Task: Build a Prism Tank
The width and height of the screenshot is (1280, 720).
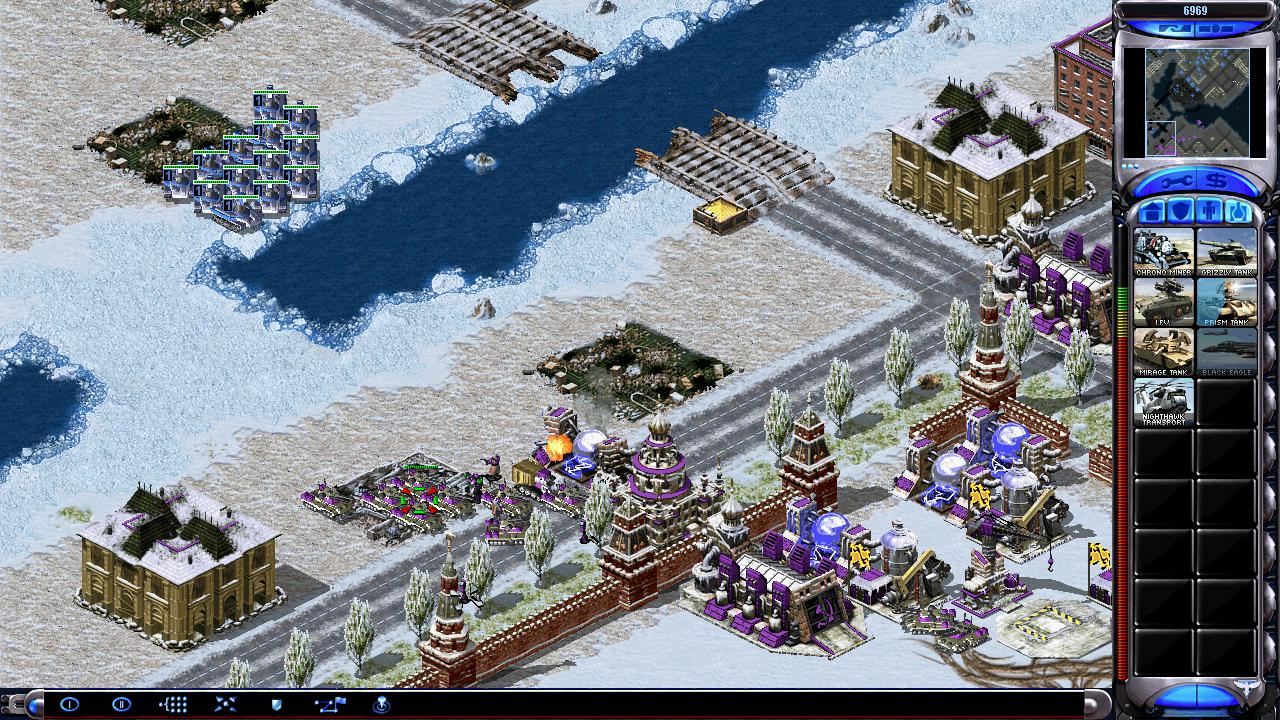Action: point(1226,302)
